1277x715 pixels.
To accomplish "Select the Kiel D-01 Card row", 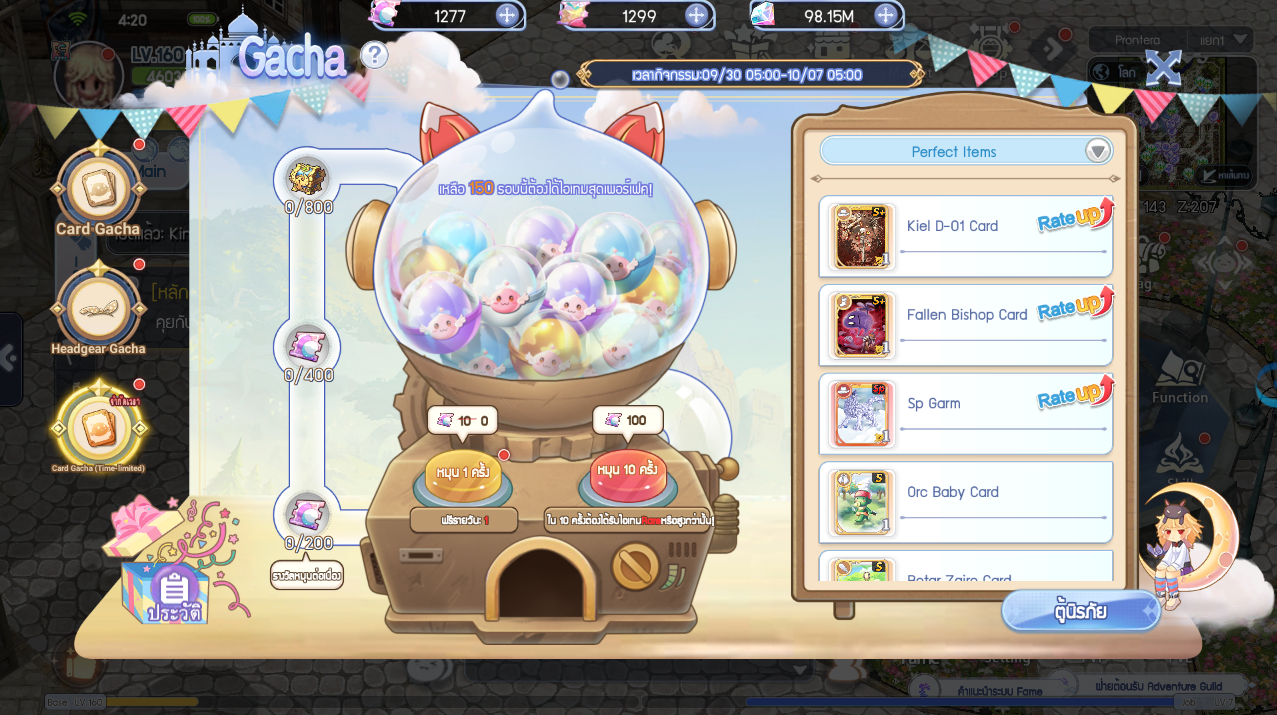I will pos(965,236).
